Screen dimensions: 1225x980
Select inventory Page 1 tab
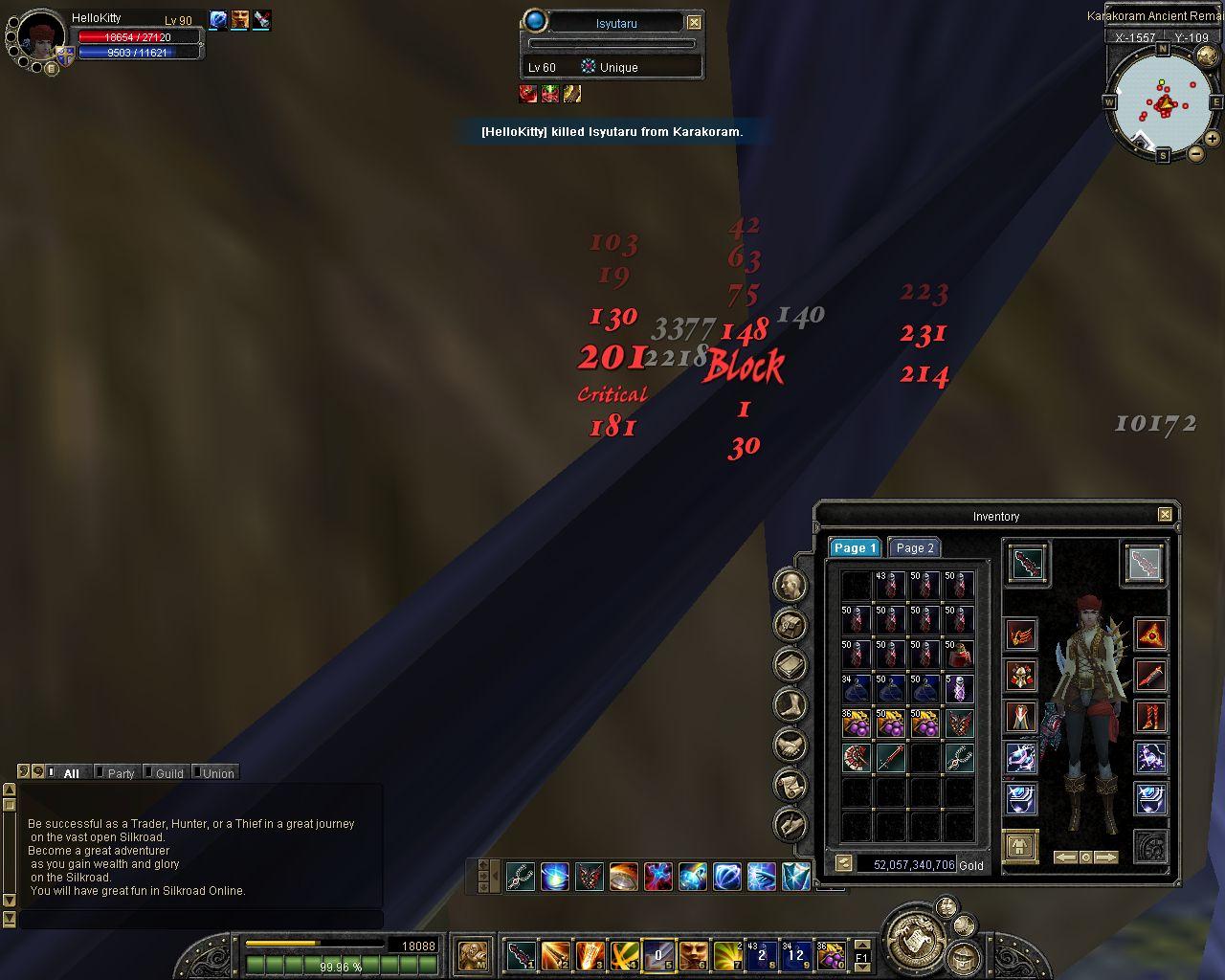pos(854,548)
